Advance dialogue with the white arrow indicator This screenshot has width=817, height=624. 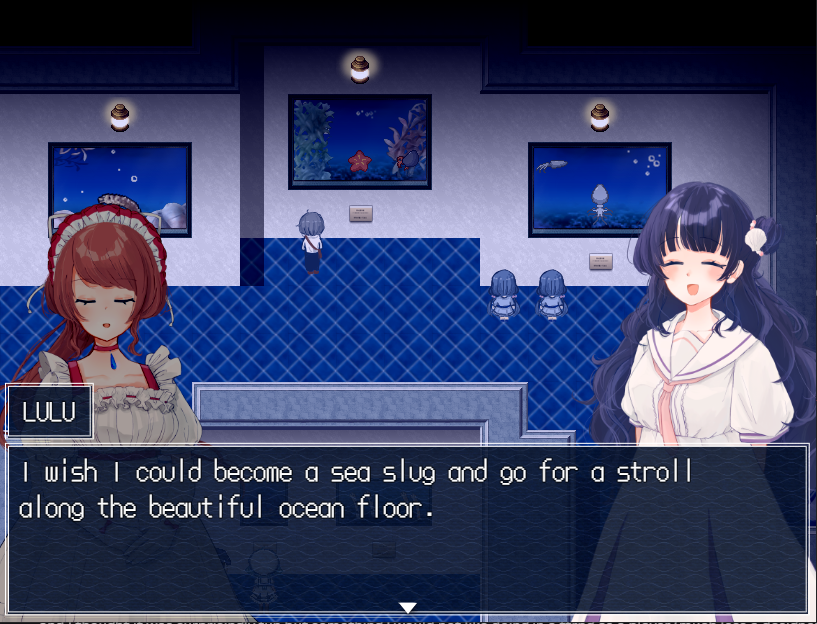click(407, 607)
